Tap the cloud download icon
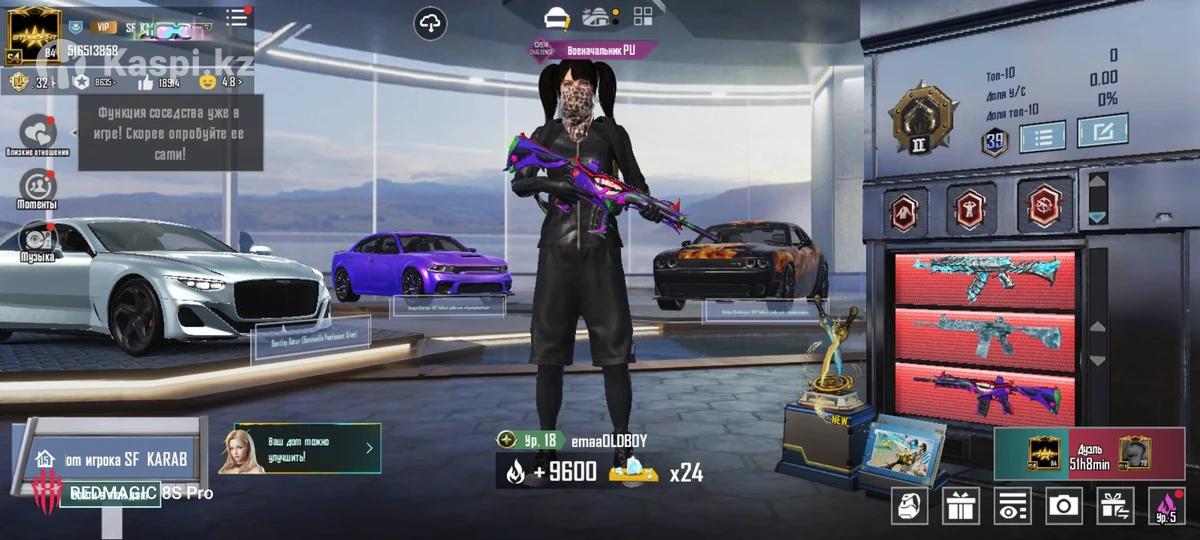The width and height of the screenshot is (1200, 540). coord(431,23)
